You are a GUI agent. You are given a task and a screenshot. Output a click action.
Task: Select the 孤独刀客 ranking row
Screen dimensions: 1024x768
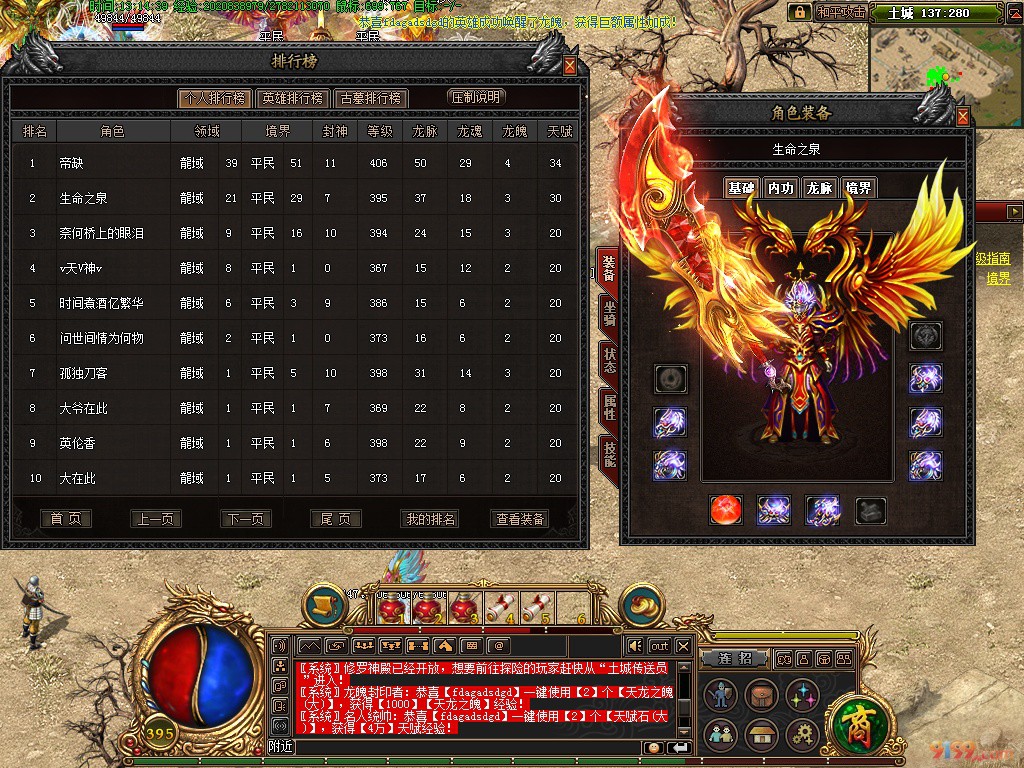tap(295, 373)
